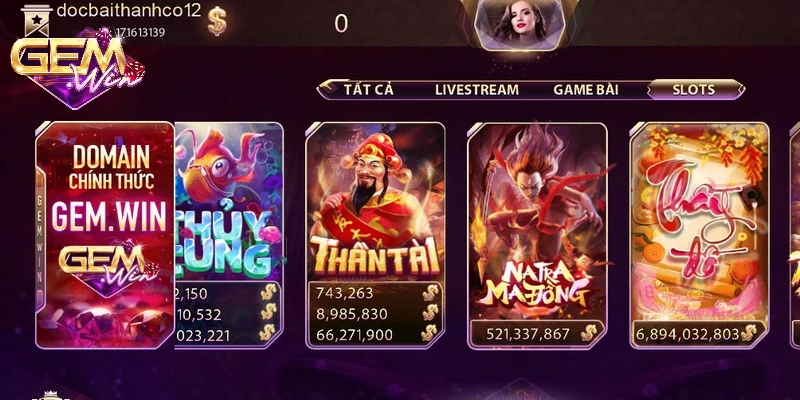Viewport: 800px width, 400px height.
Task: Switch to the Tất Cả tab
Action: click(x=368, y=89)
